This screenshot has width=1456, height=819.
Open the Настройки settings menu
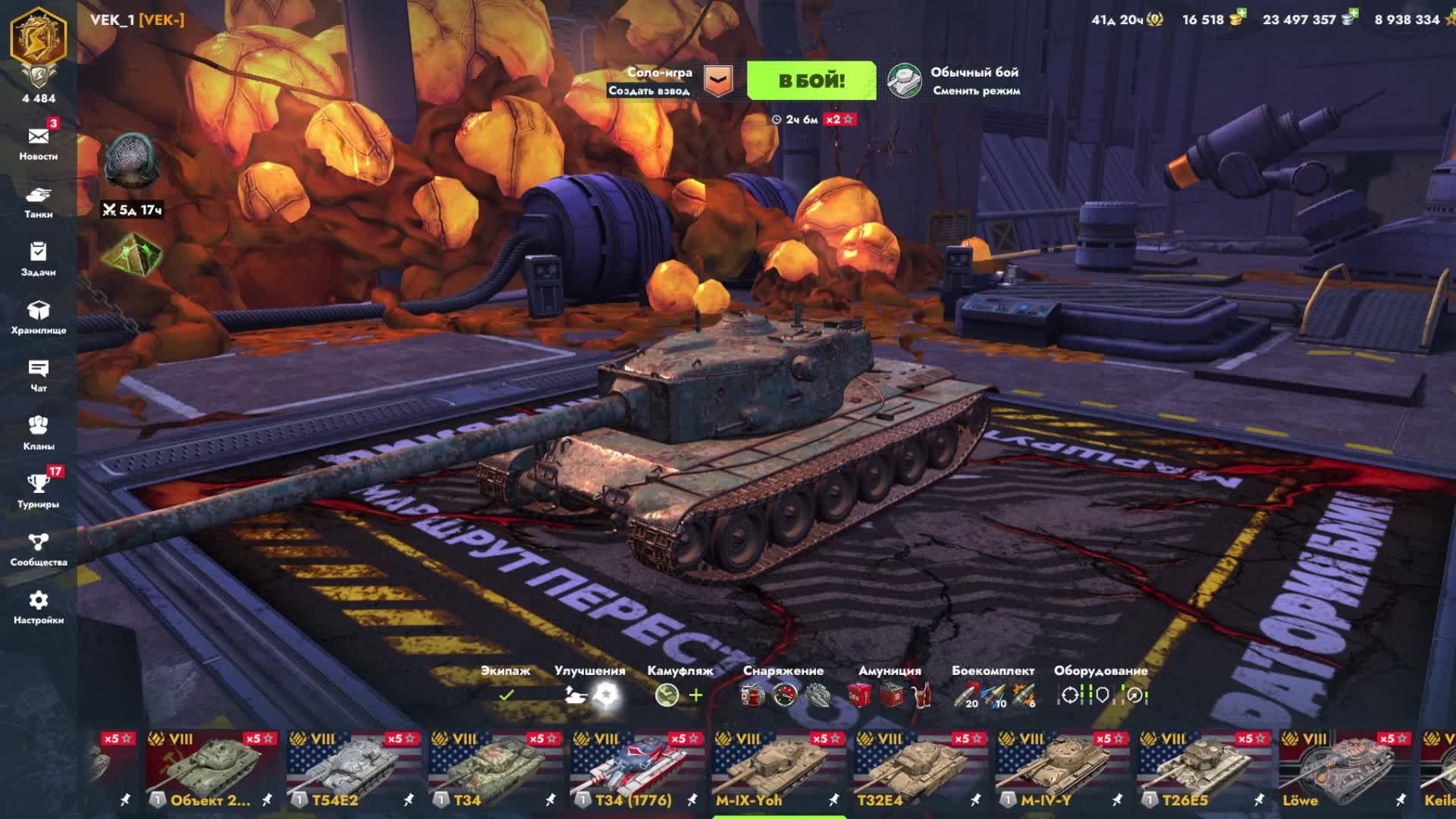(x=39, y=607)
